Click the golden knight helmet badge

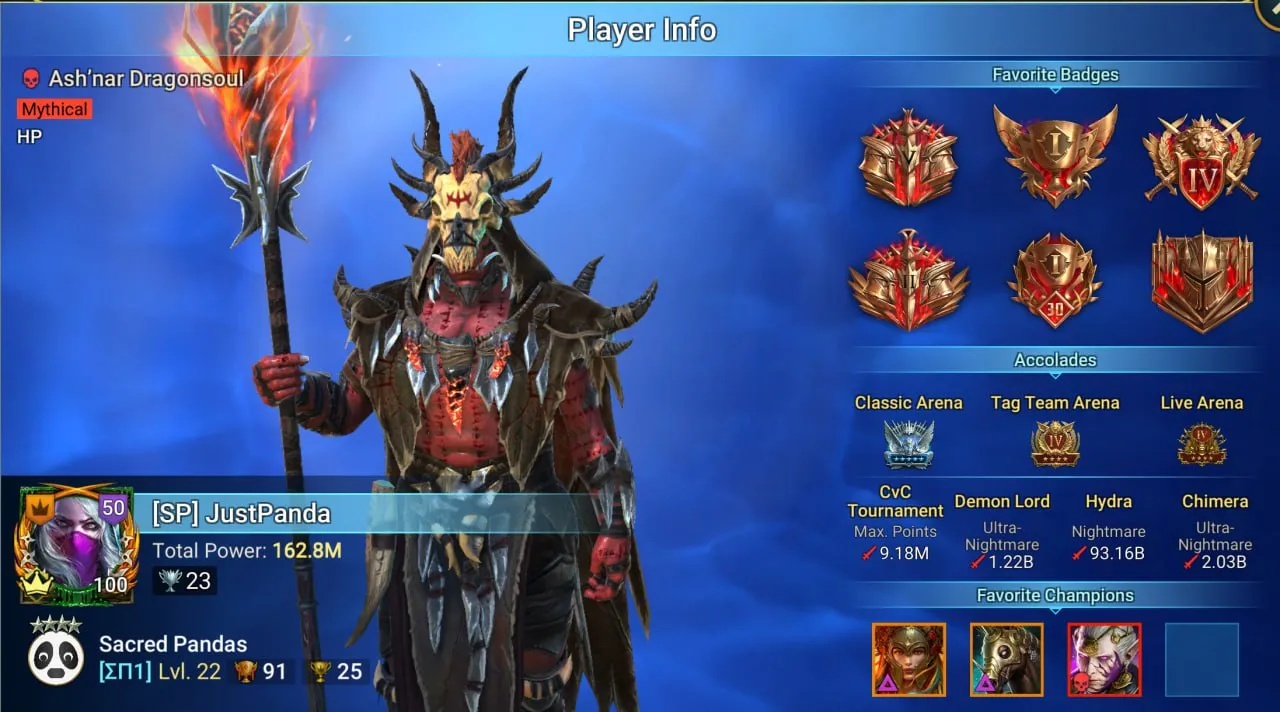pos(1201,281)
